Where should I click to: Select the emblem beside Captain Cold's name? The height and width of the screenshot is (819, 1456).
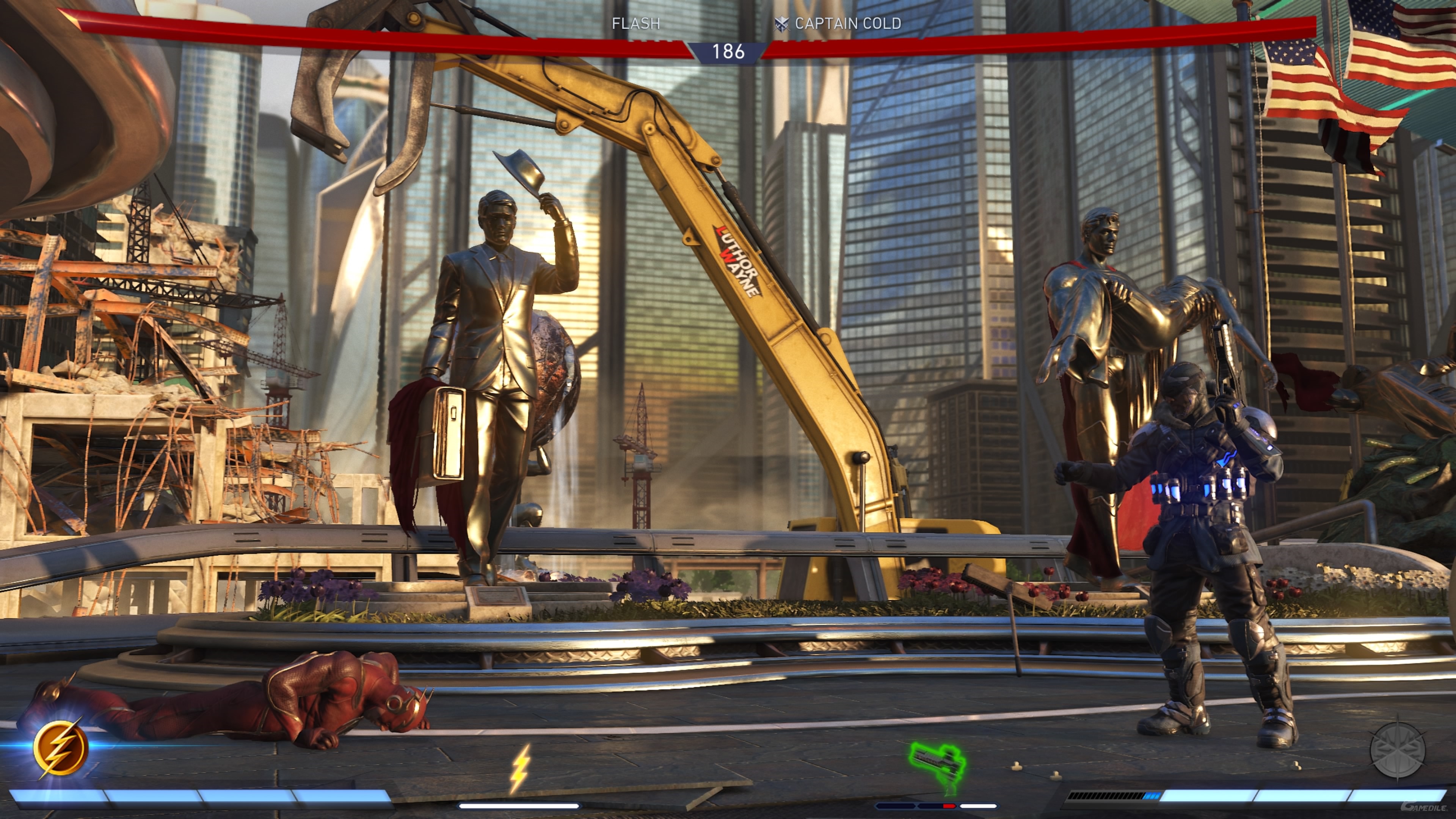click(781, 24)
